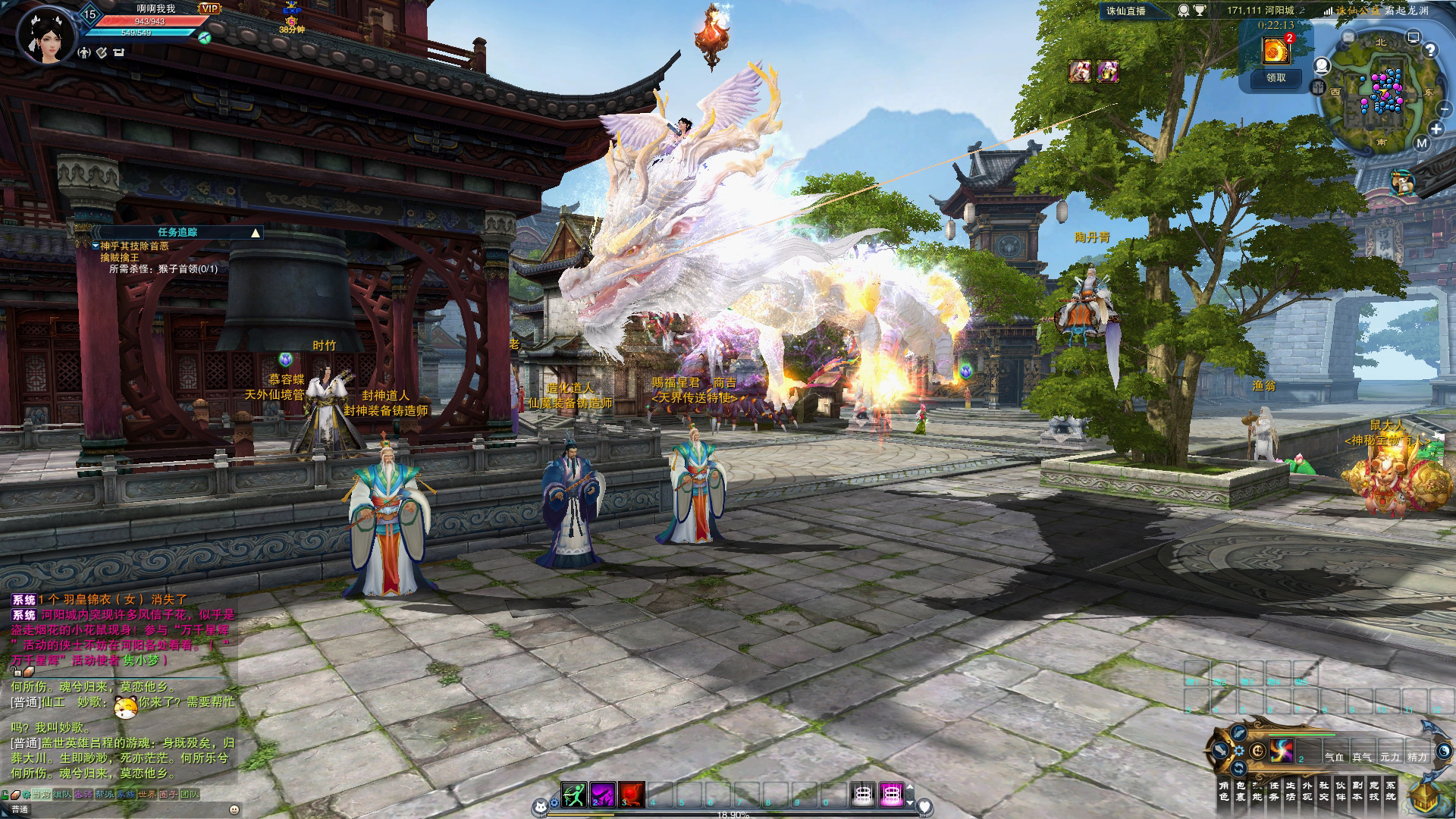Open the 角色 character menu
The image size is (1456, 819).
1223,791
